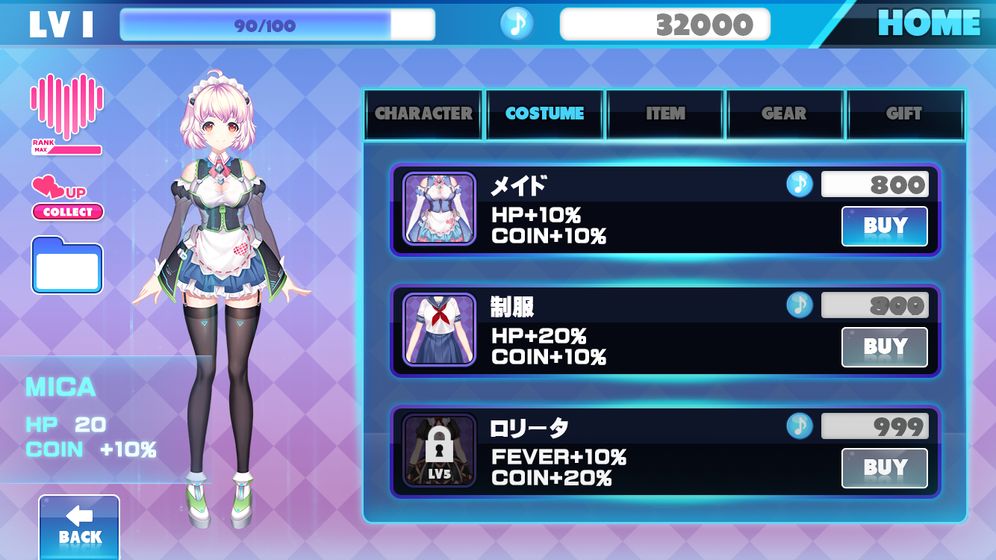Click BUY for the ロリータ costume
Image resolution: width=996 pixels, height=560 pixels.
[884, 467]
